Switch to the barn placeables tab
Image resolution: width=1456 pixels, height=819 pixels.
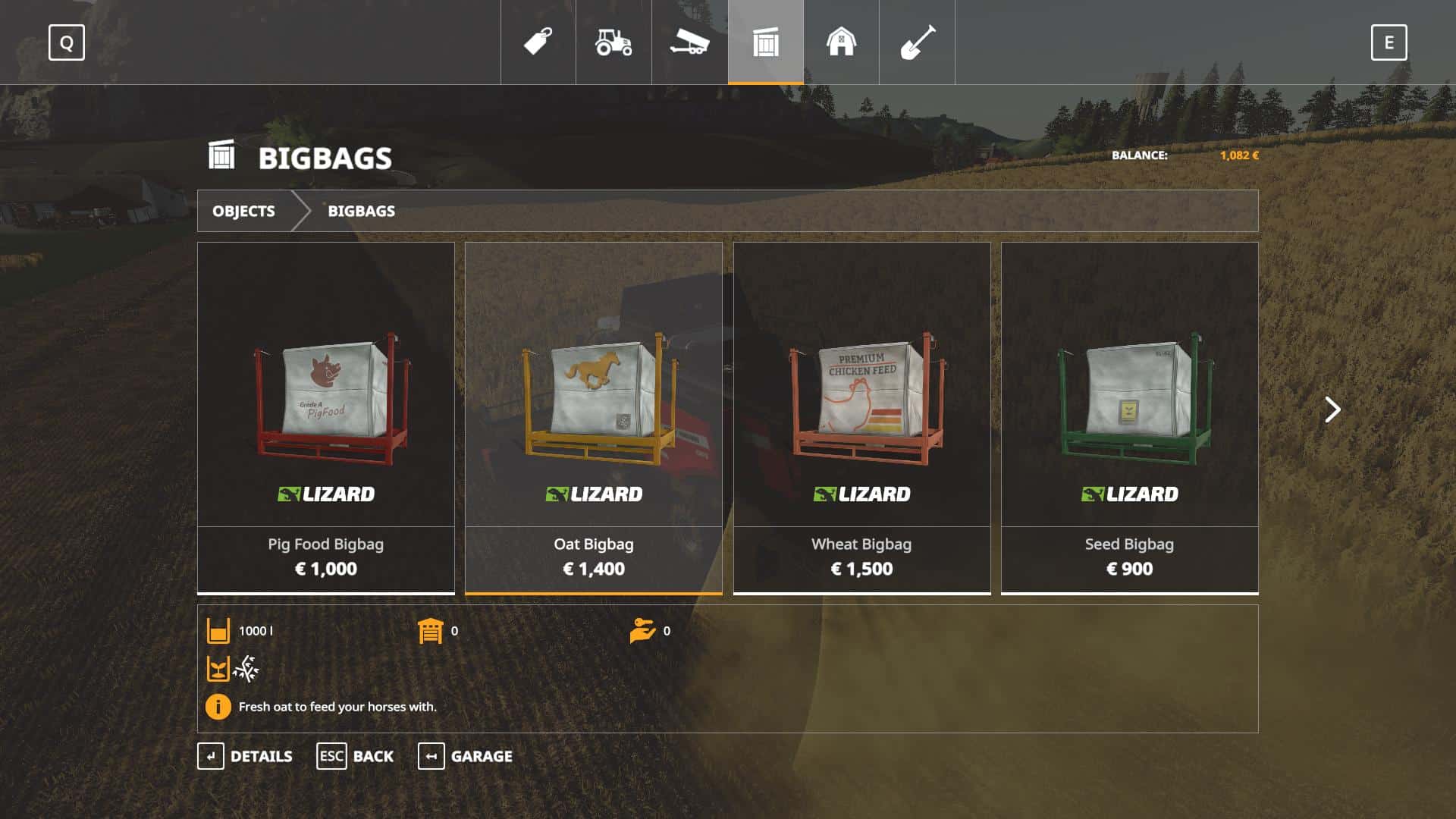tap(841, 42)
